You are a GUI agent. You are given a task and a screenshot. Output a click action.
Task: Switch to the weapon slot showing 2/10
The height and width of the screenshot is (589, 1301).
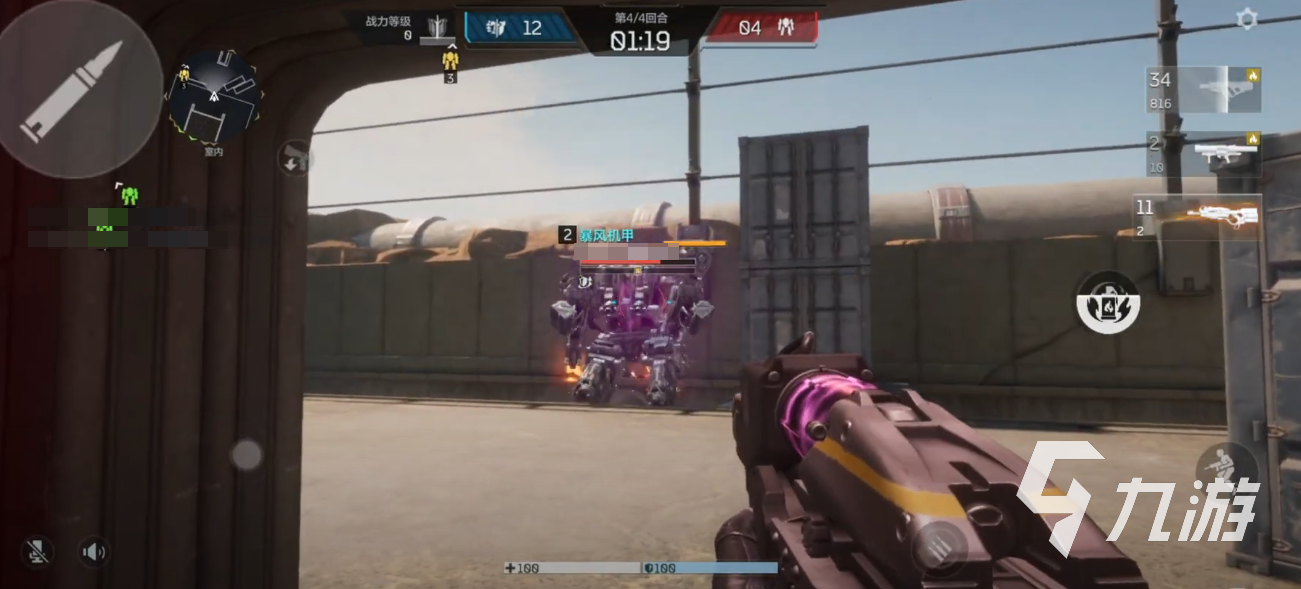[1203, 153]
